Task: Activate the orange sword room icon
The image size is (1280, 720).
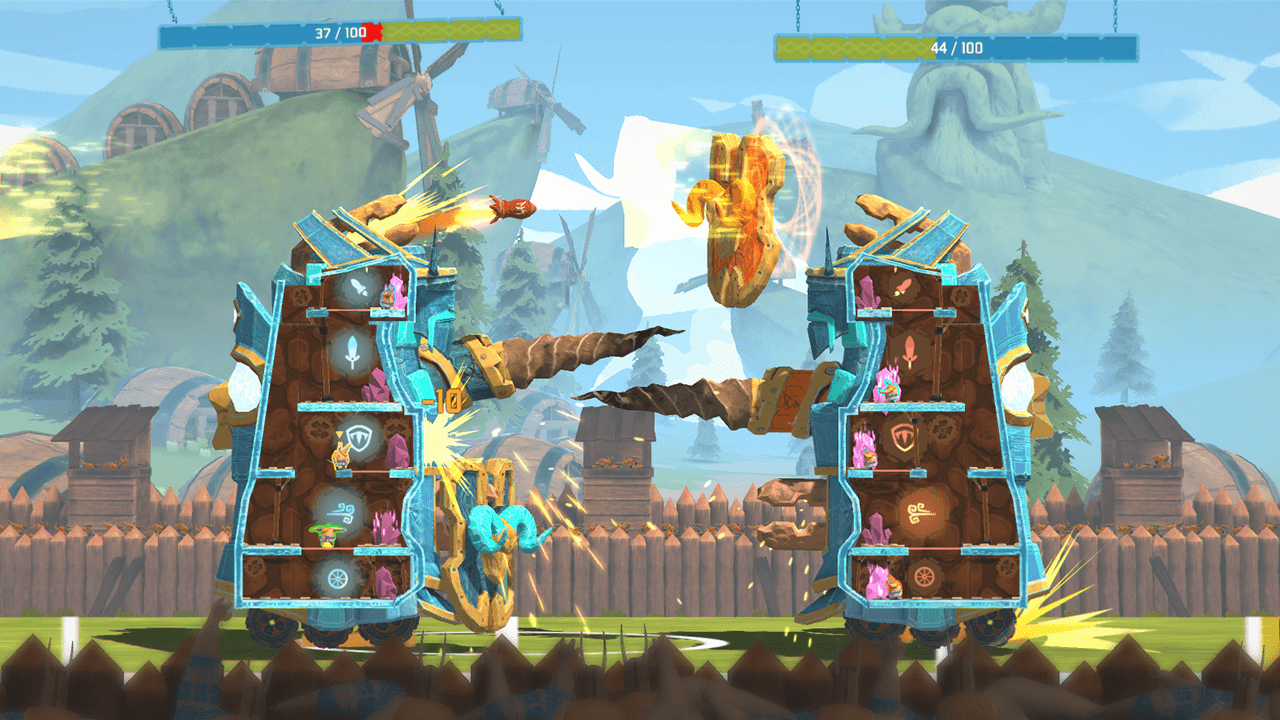Action: click(x=912, y=351)
